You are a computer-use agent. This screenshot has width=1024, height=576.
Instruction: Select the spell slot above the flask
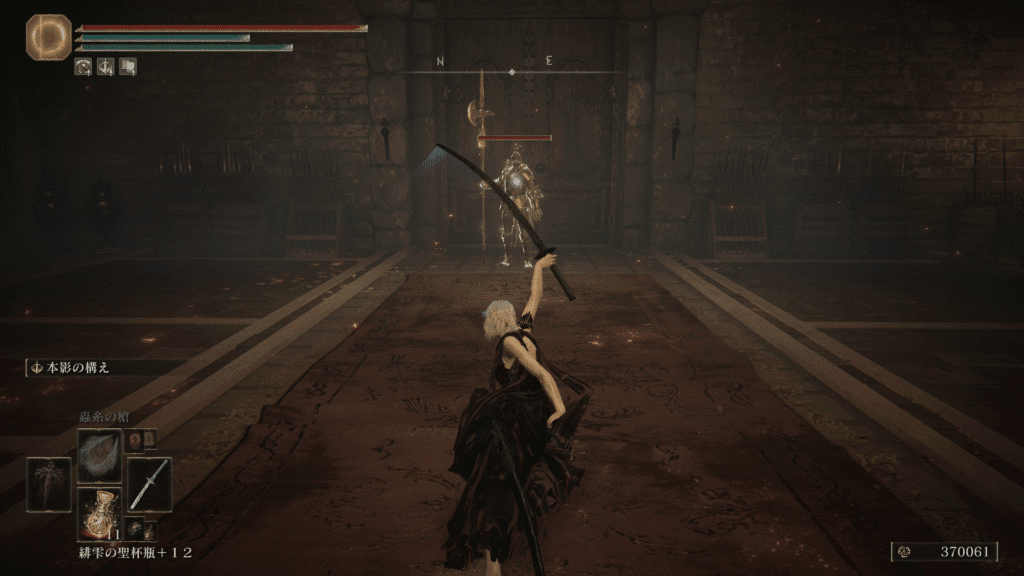pyautogui.click(x=100, y=452)
